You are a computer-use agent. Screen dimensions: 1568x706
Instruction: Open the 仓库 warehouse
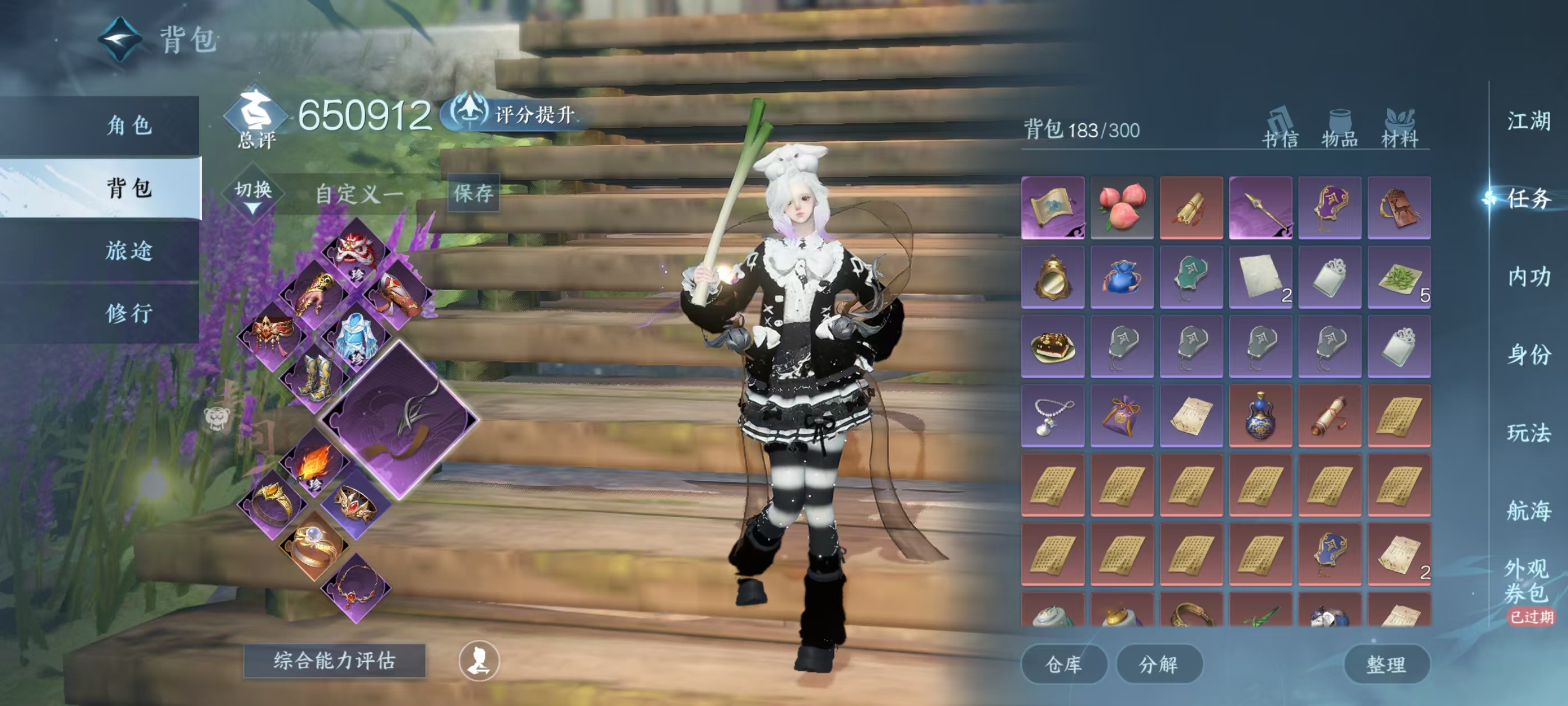click(1063, 664)
